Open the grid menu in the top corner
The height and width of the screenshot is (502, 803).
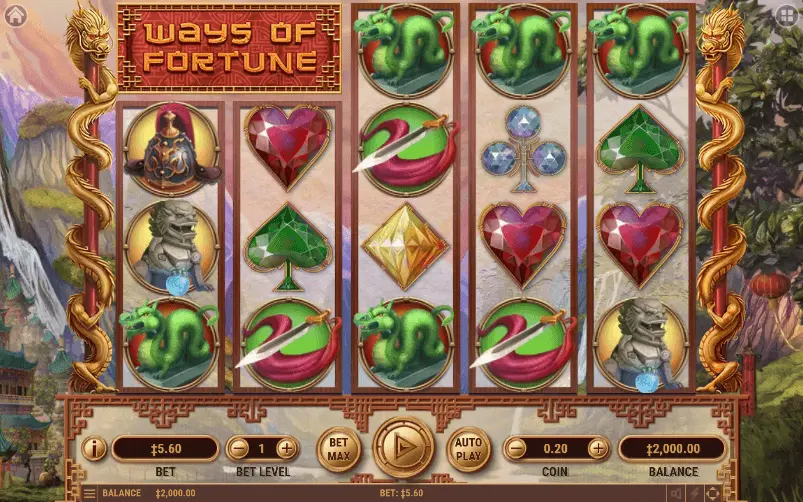[x=787, y=14]
